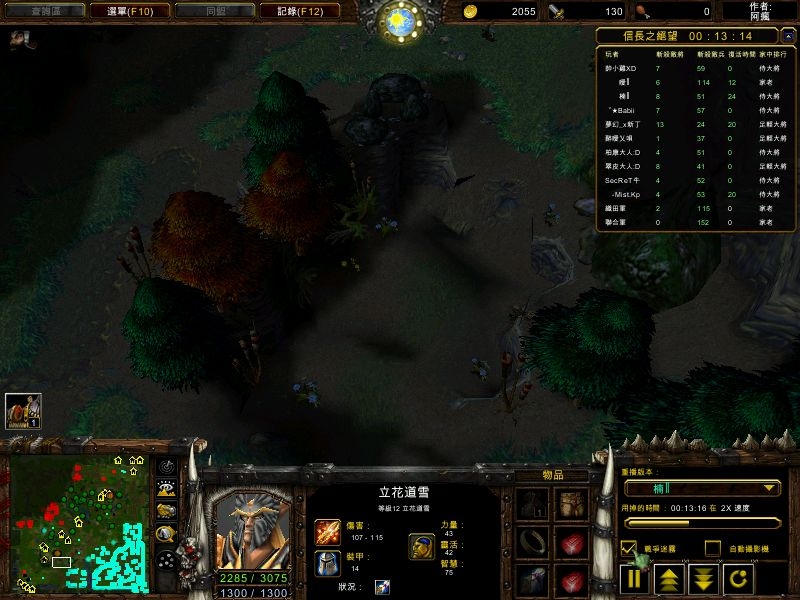Select the armor item in the top-left inventory slot

(x=532, y=503)
